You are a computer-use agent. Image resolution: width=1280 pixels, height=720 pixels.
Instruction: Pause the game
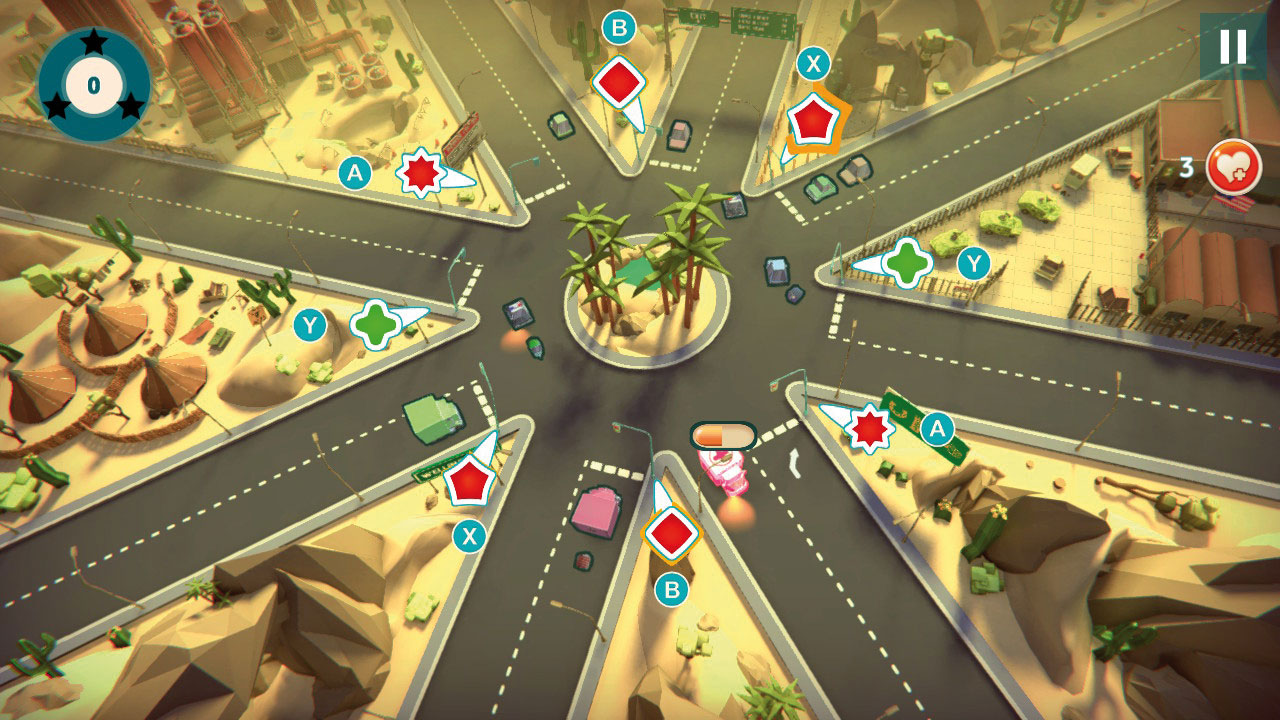coord(1232,46)
